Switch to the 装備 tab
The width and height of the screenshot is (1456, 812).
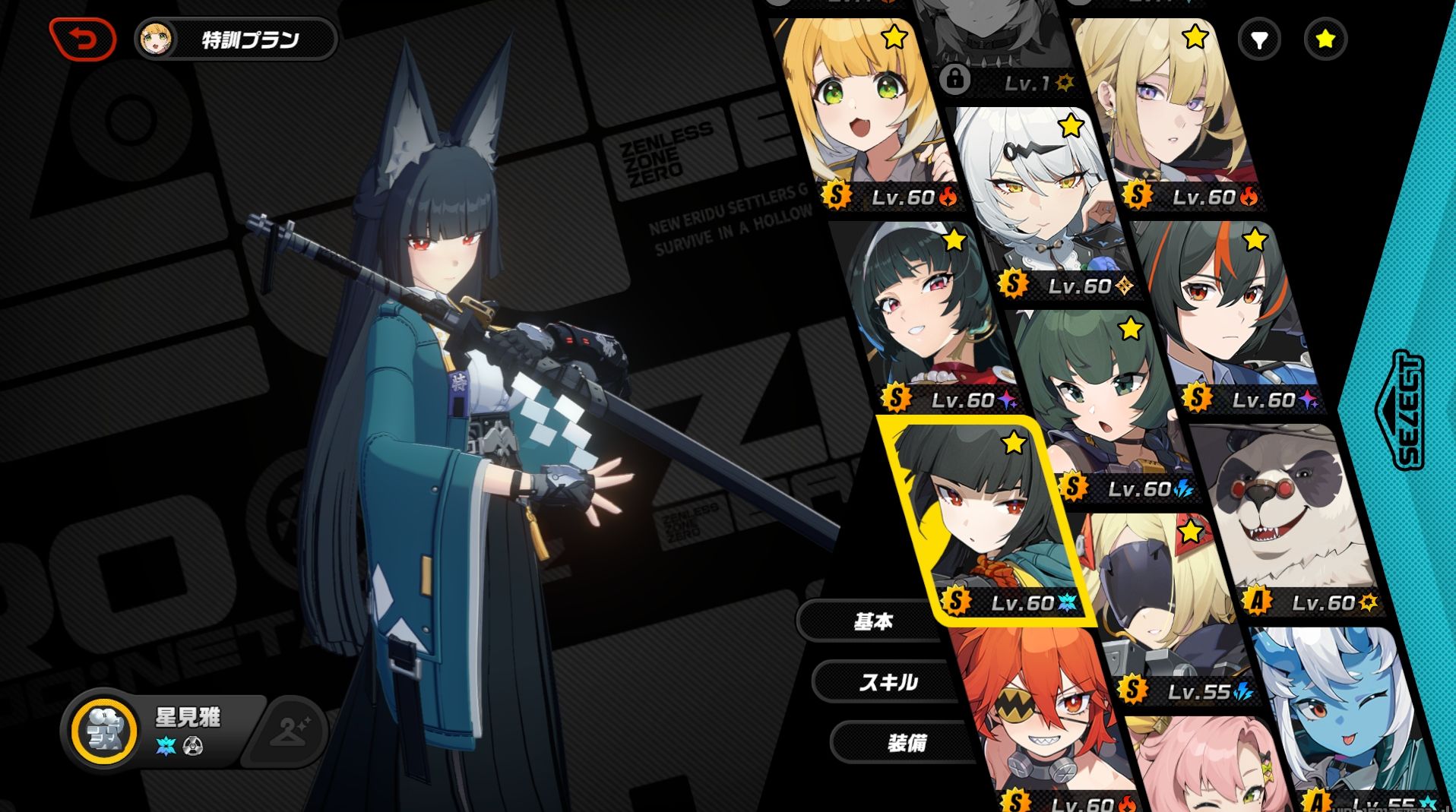[906, 742]
